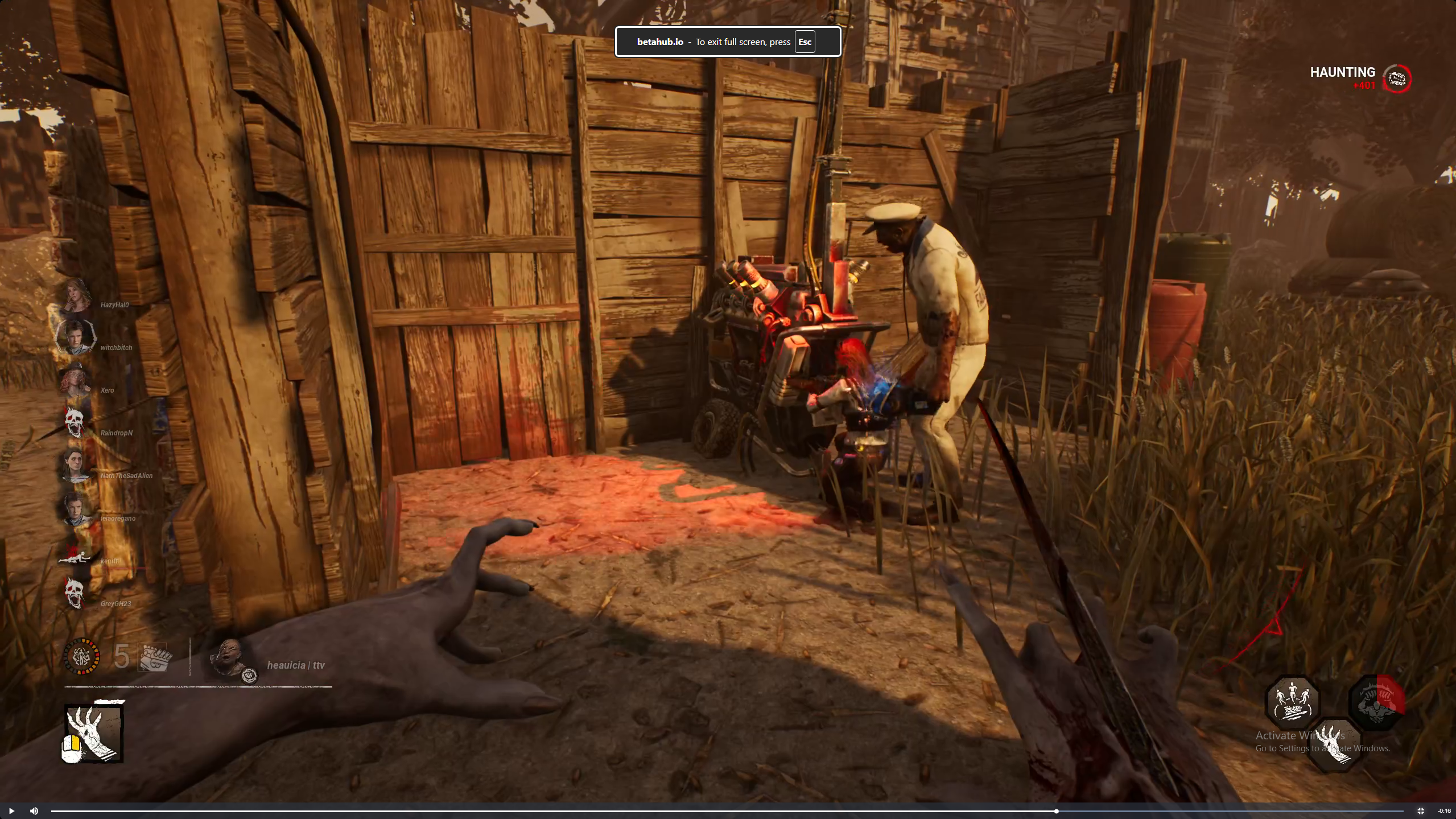1456x819 pixels.
Task: Select NathTheSadAlien's survivor portrait
Action: pos(75,465)
